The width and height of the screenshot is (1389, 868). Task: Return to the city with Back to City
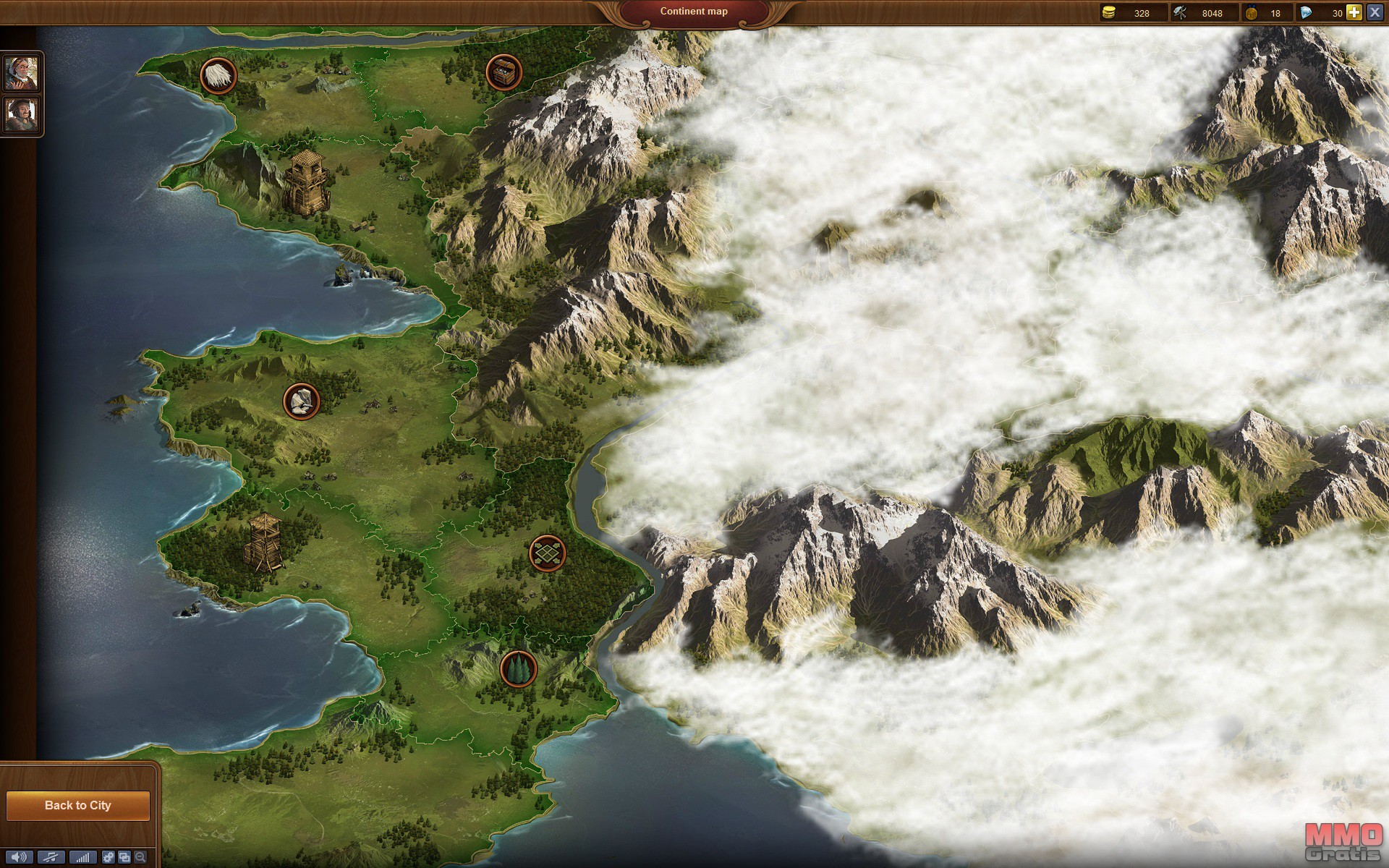(x=78, y=806)
